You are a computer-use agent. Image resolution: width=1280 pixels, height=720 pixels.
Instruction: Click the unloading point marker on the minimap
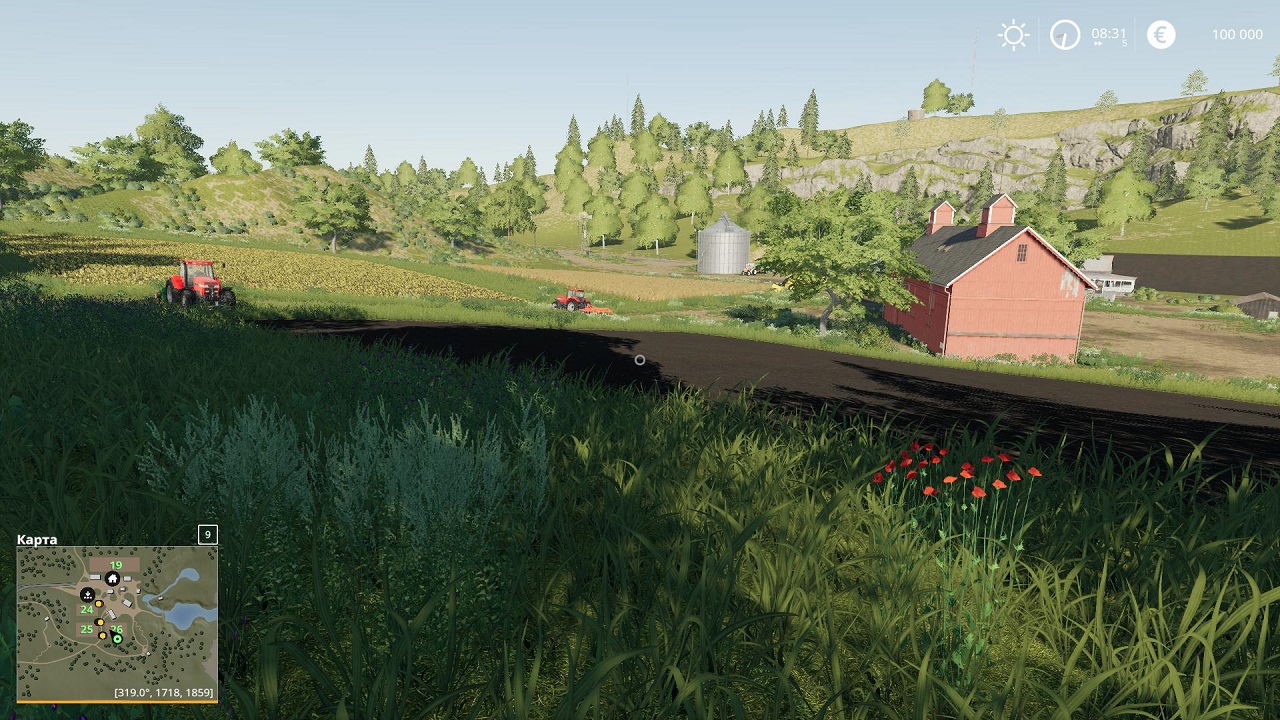pos(87,594)
